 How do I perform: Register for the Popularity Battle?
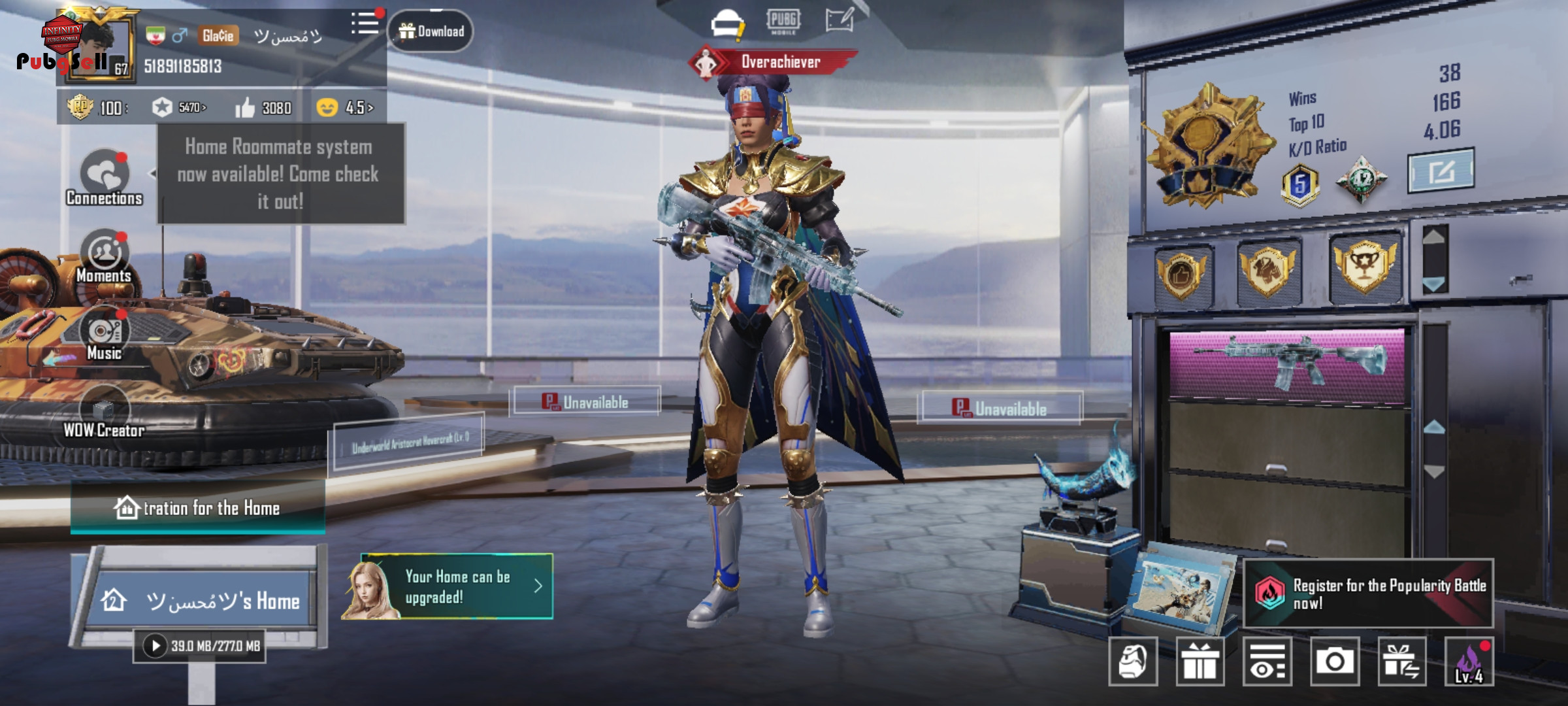(1369, 594)
